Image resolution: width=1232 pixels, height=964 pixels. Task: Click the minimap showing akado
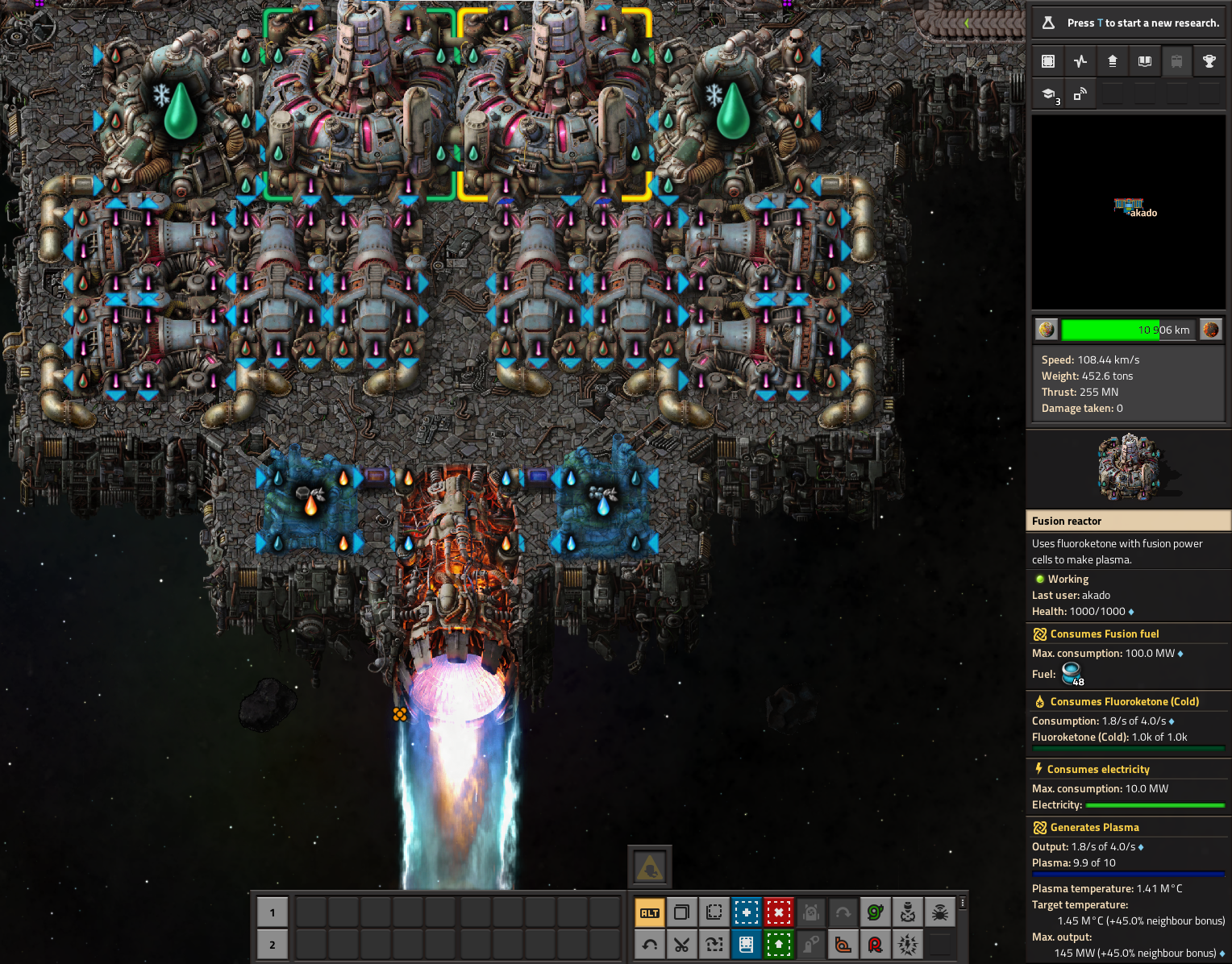[1128, 212]
